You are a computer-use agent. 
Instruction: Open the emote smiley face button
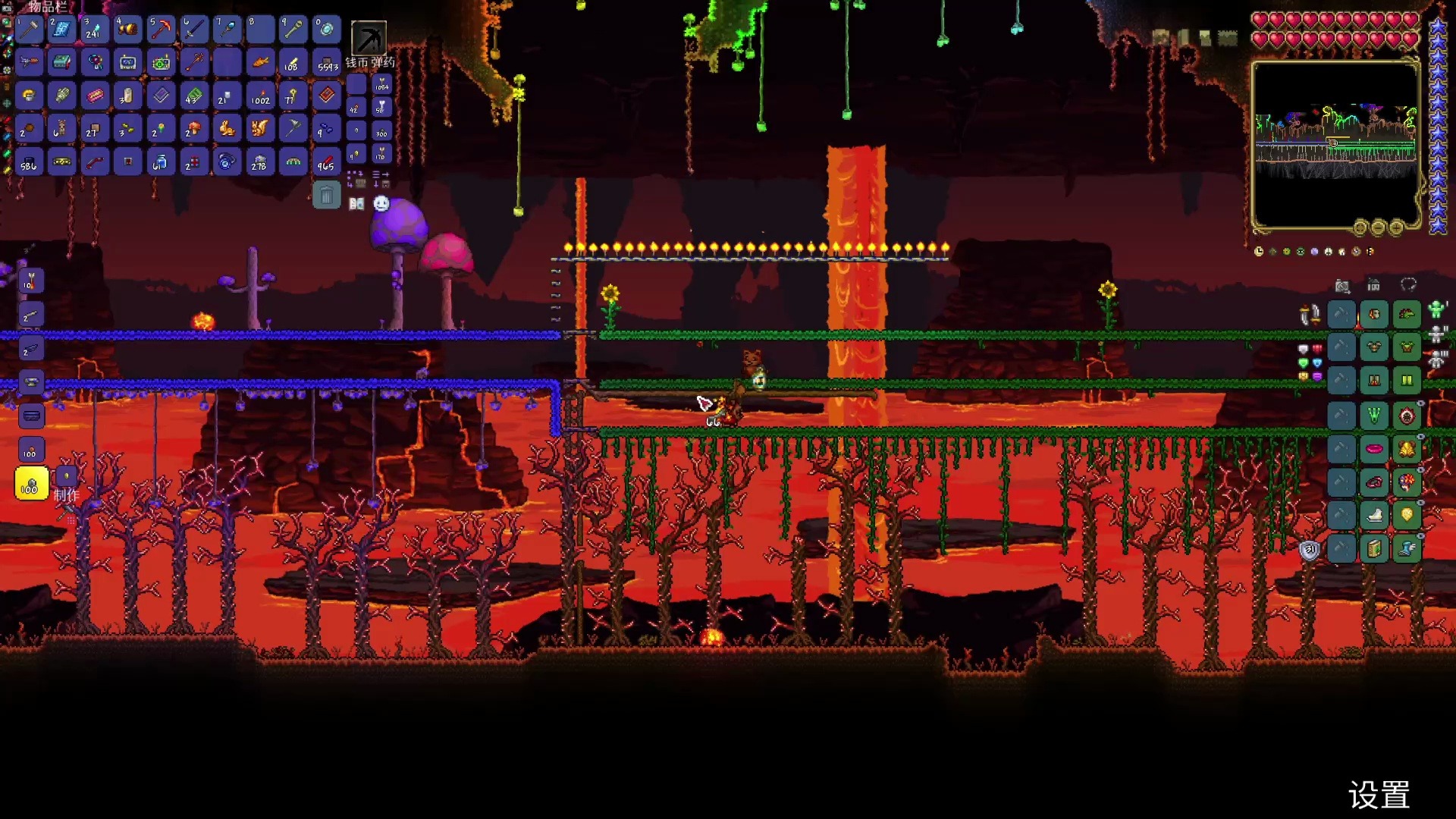pyautogui.click(x=381, y=203)
